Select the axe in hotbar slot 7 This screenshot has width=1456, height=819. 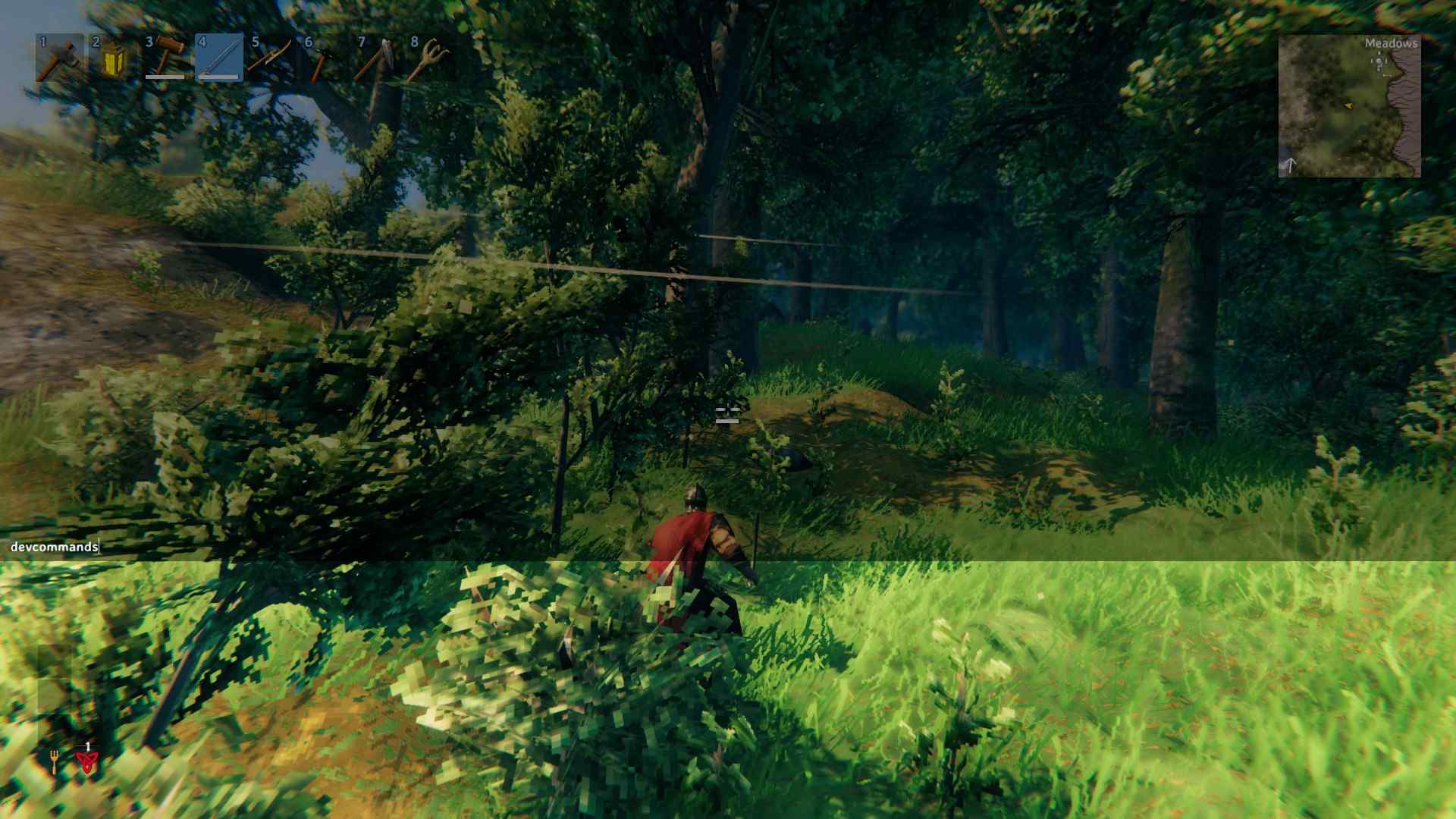point(378,61)
